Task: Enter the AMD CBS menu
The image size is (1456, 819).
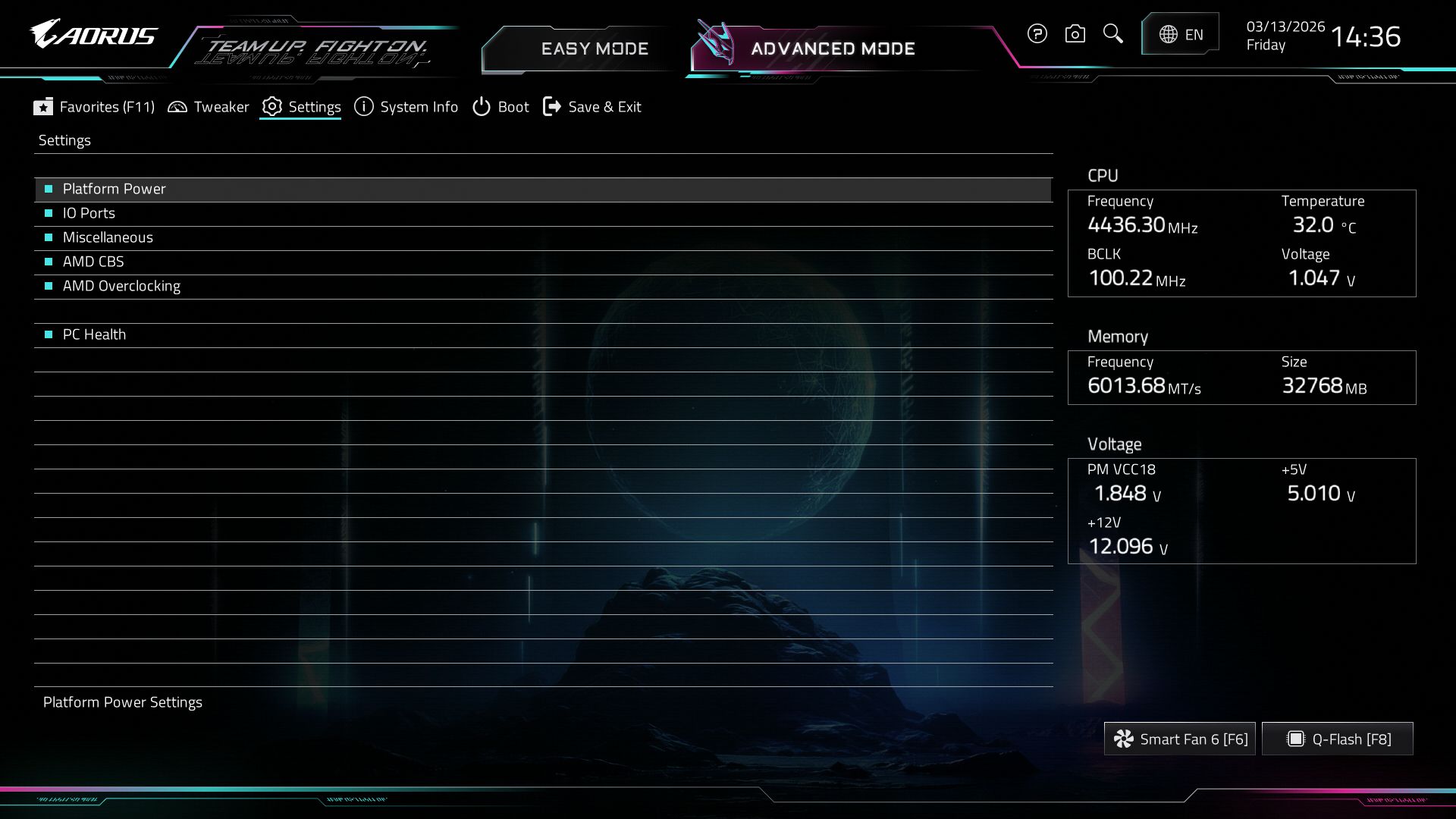Action: (x=93, y=262)
